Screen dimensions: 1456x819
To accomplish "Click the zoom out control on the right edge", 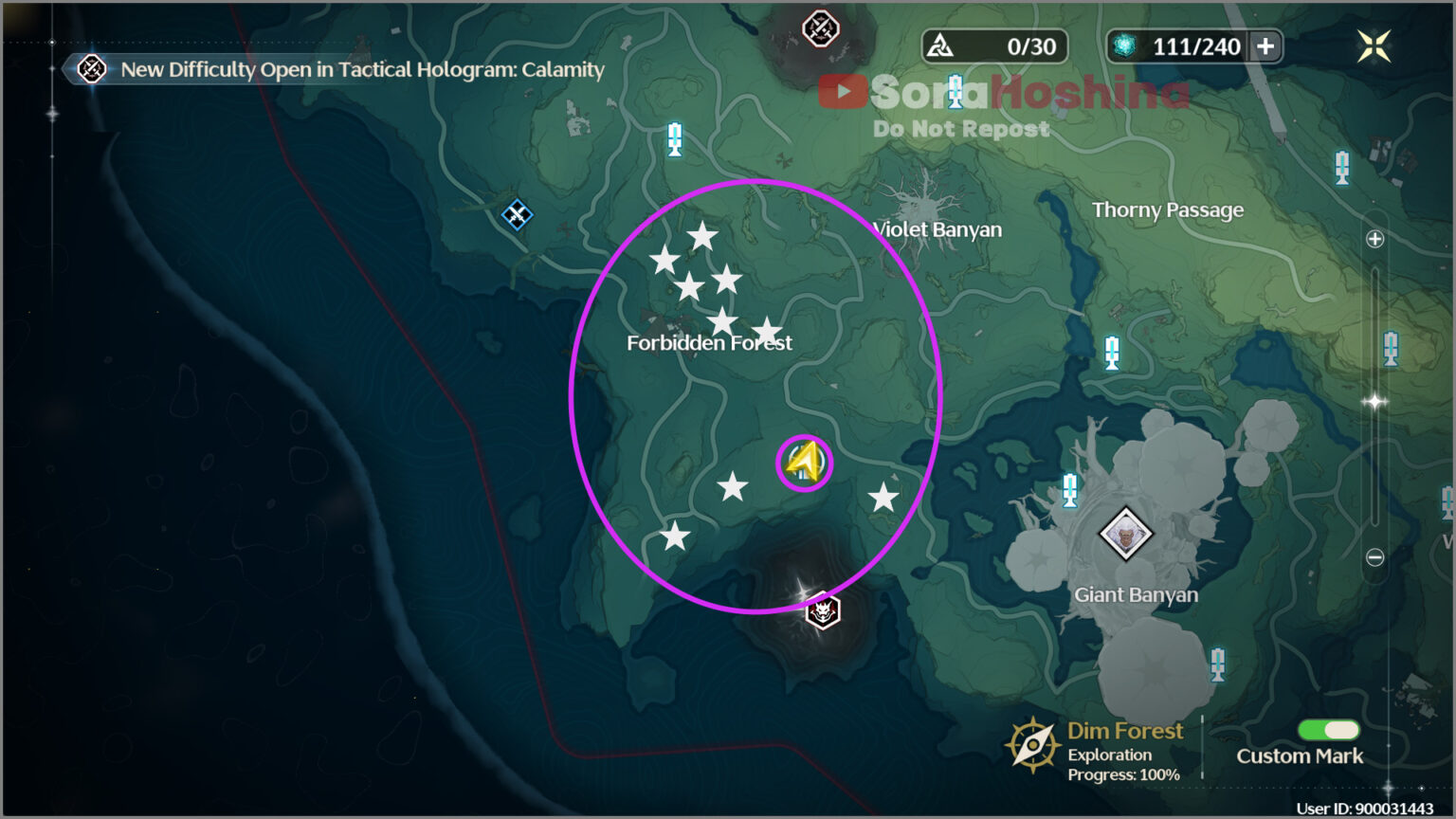I will pyautogui.click(x=1374, y=558).
